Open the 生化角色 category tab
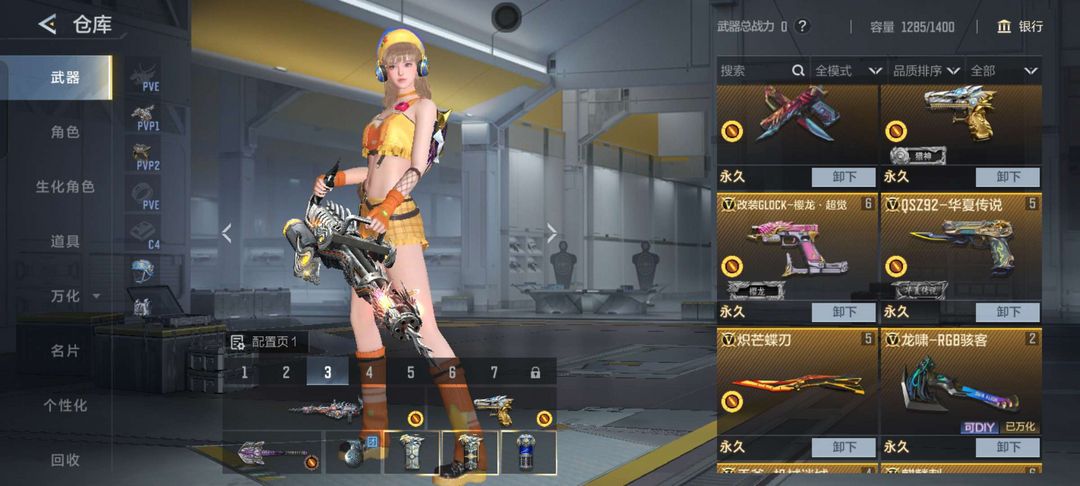 65,187
